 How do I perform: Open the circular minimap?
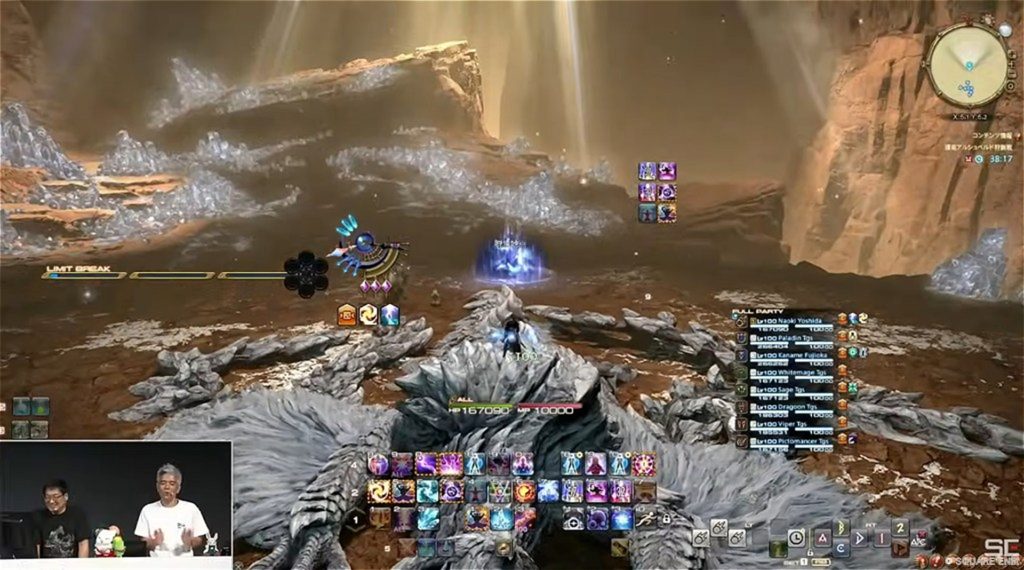pos(968,63)
